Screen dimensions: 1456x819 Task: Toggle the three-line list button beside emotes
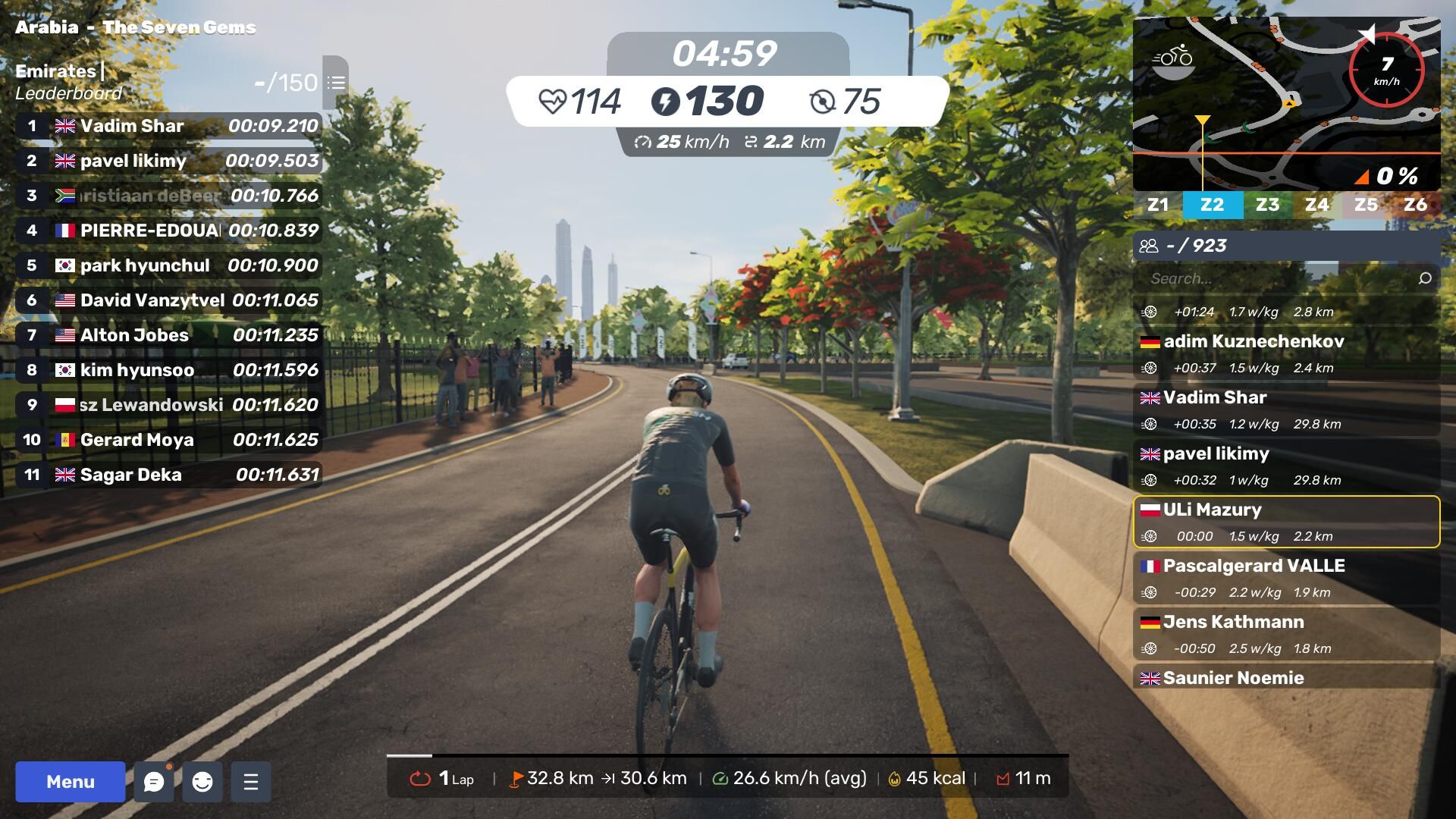click(251, 782)
